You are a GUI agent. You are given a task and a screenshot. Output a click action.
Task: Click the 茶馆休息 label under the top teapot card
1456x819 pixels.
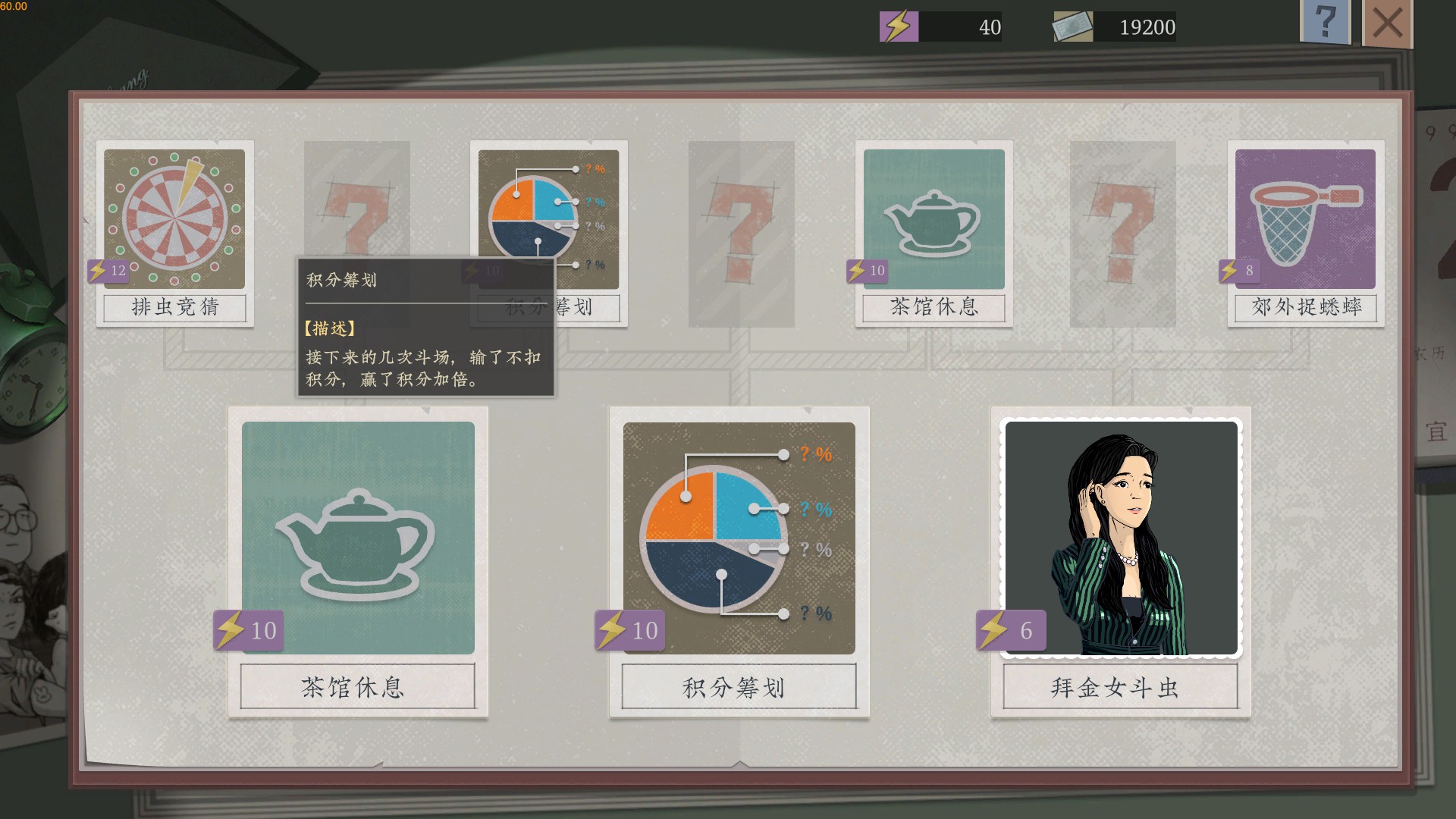[x=933, y=308]
